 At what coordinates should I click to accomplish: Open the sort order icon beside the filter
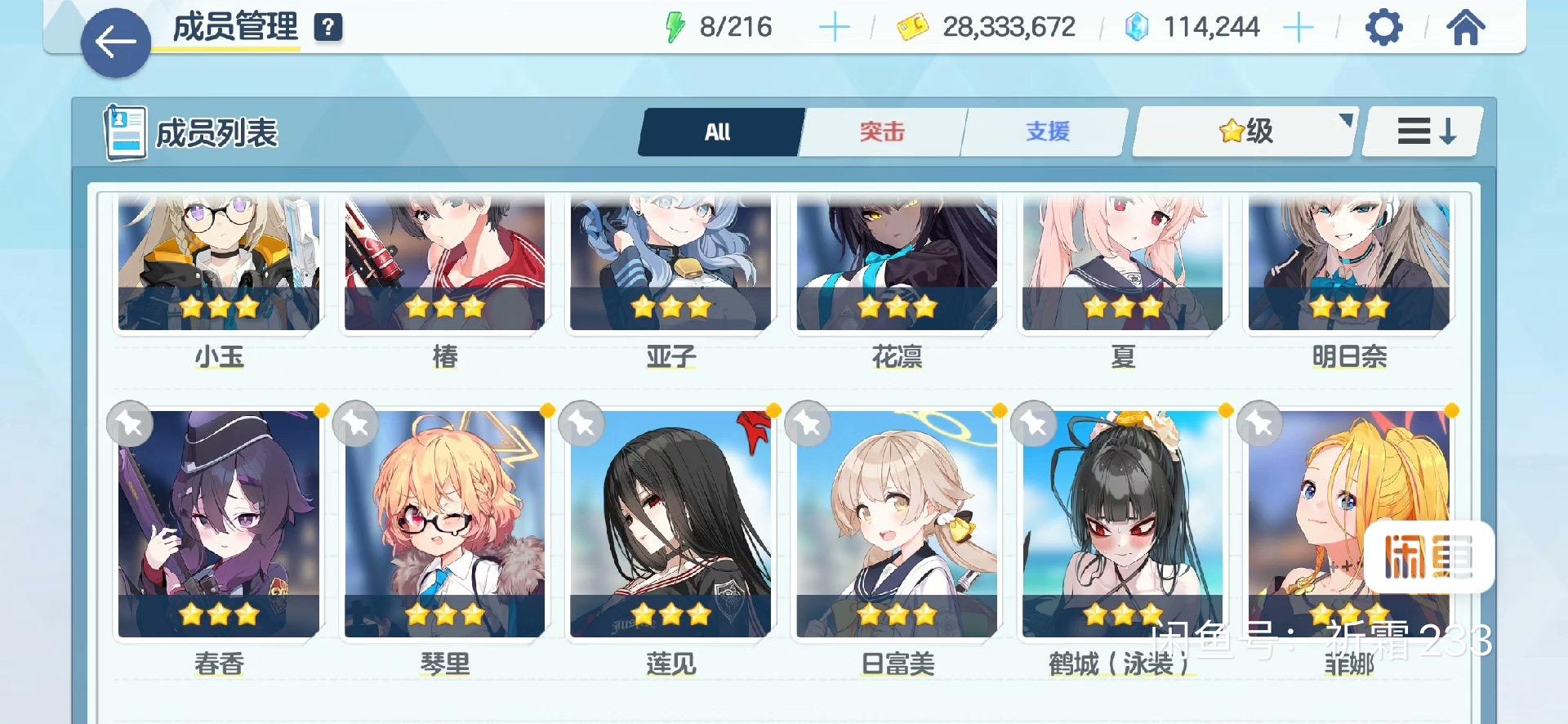coord(1421,131)
